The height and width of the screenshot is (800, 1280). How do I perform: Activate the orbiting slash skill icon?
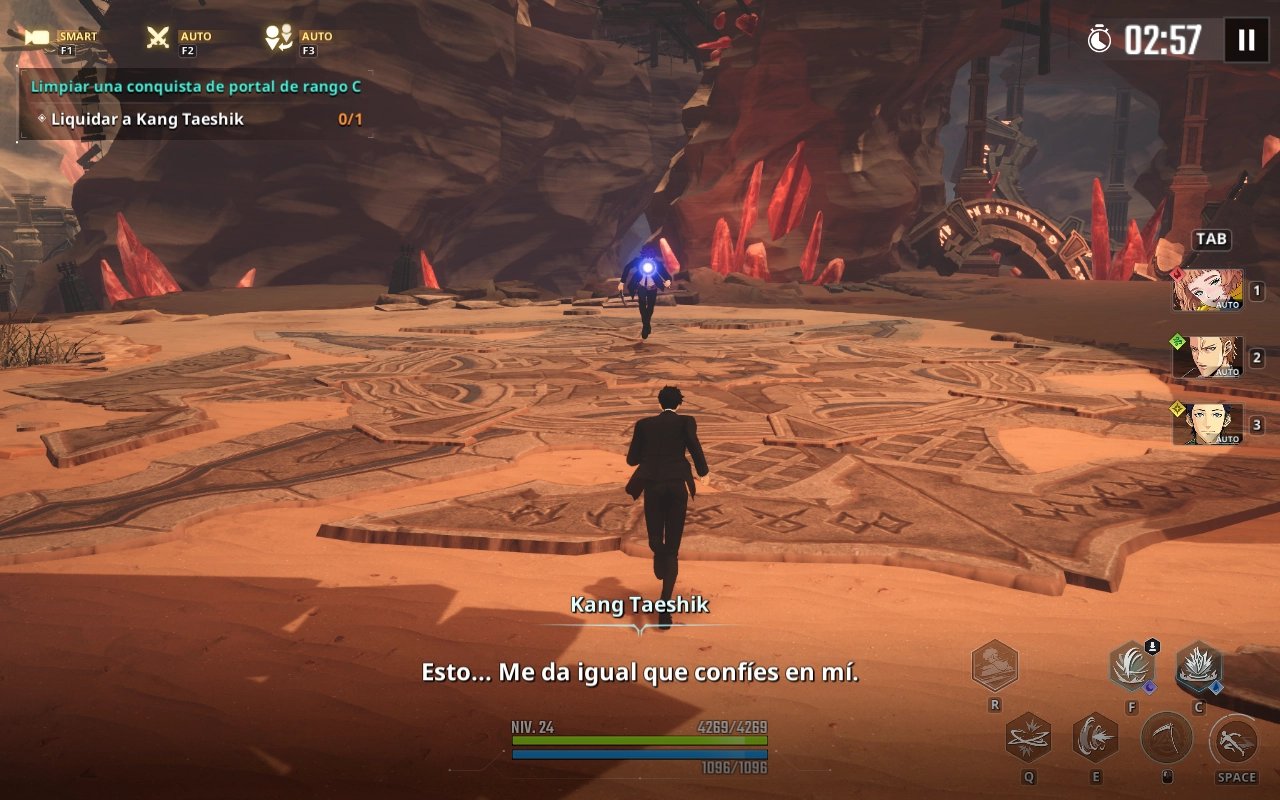click(x=1027, y=738)
